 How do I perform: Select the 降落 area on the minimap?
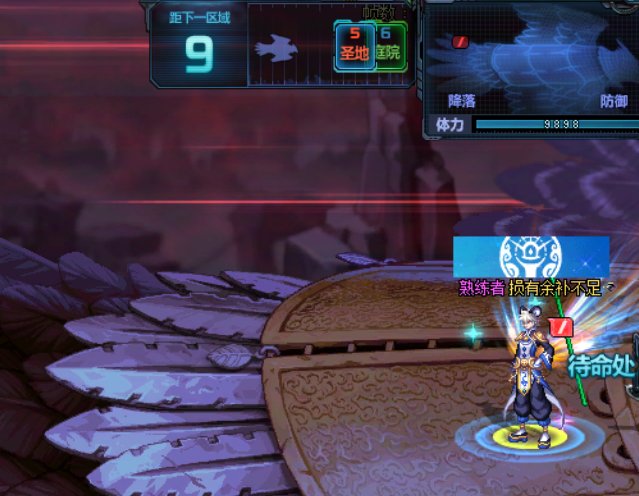pos(462,101)
